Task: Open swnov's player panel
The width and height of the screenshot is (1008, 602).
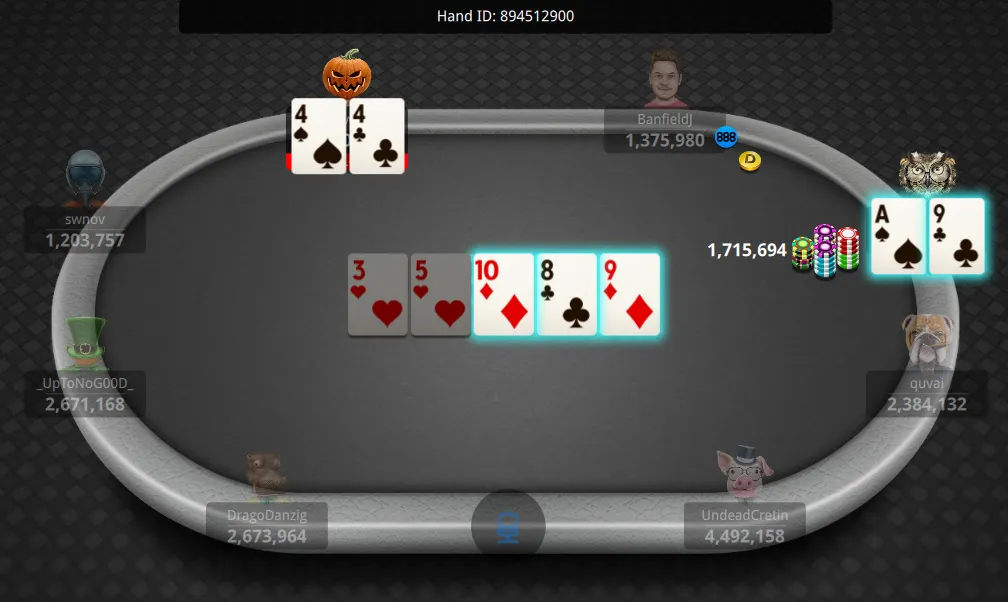Action: (x=87, y=229)
